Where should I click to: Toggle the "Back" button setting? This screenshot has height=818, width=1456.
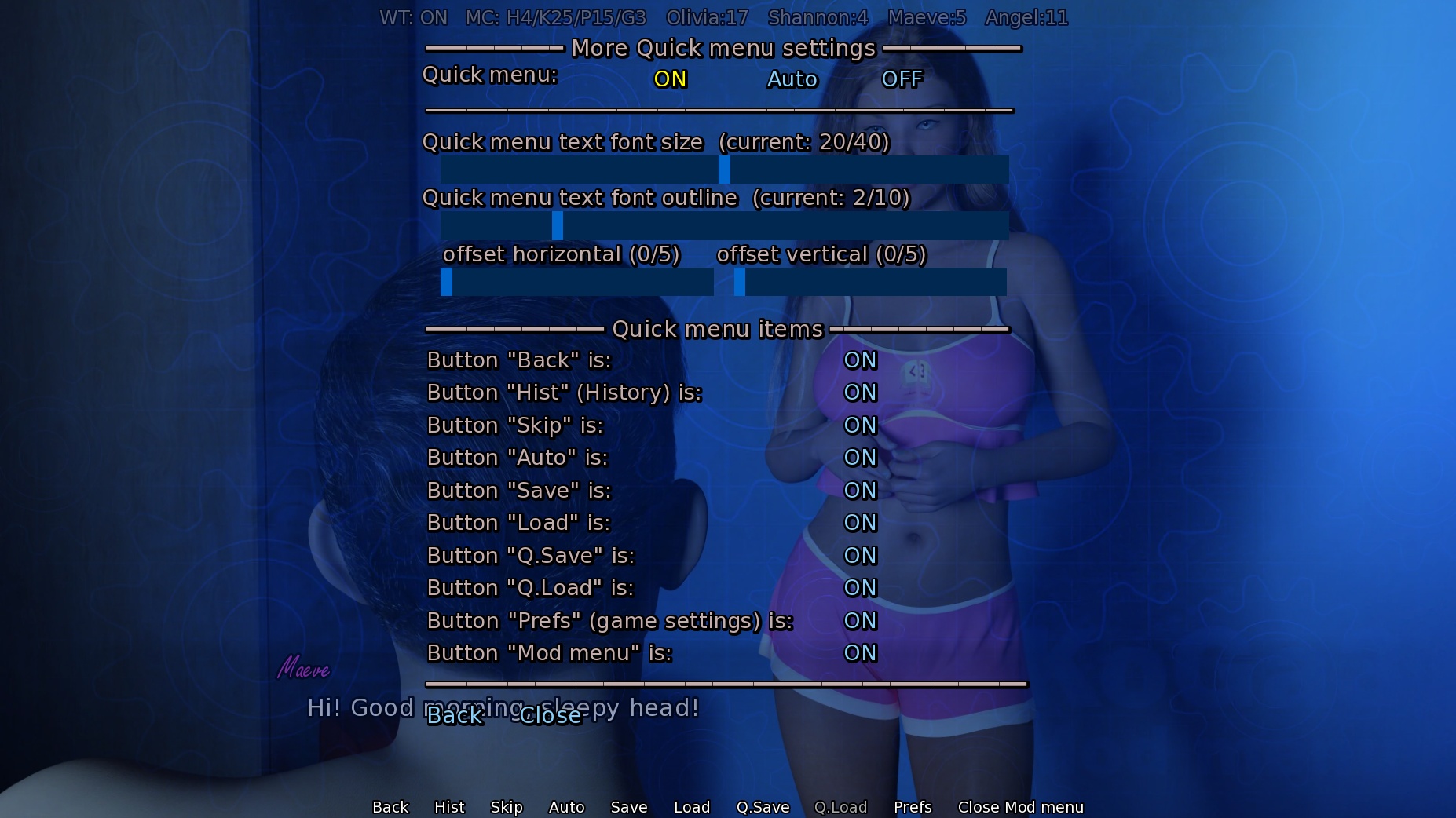tap(860, 360)
